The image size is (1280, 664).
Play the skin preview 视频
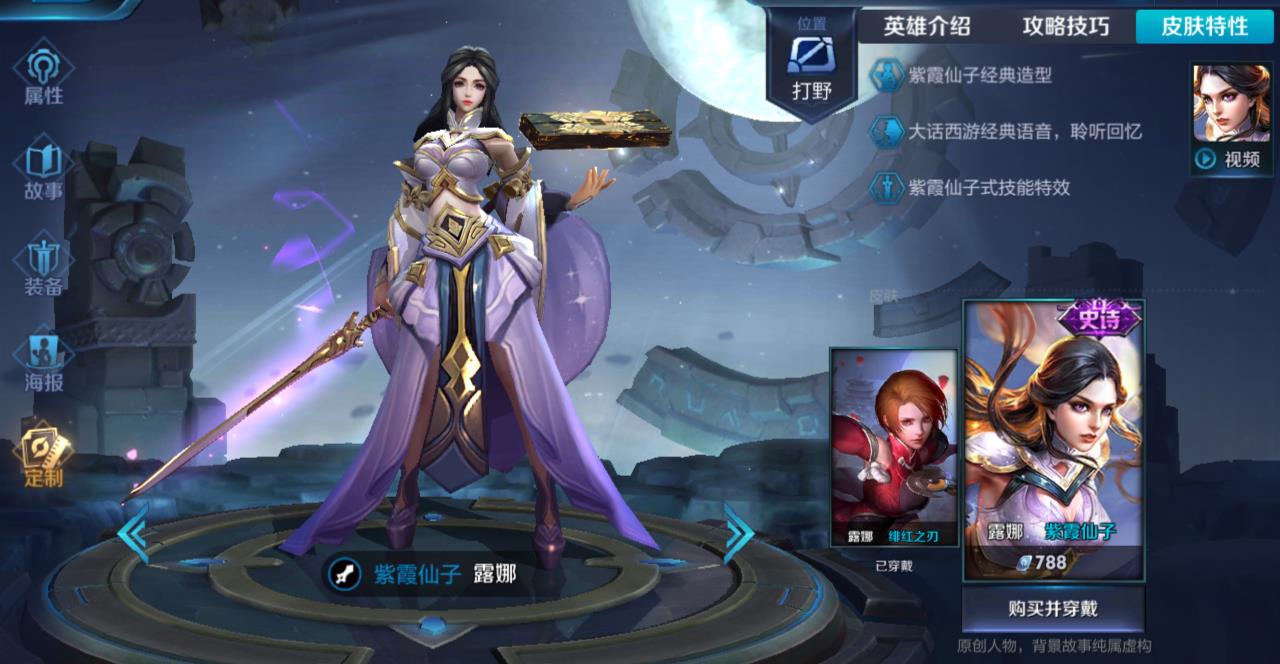tap(1231, 118)
